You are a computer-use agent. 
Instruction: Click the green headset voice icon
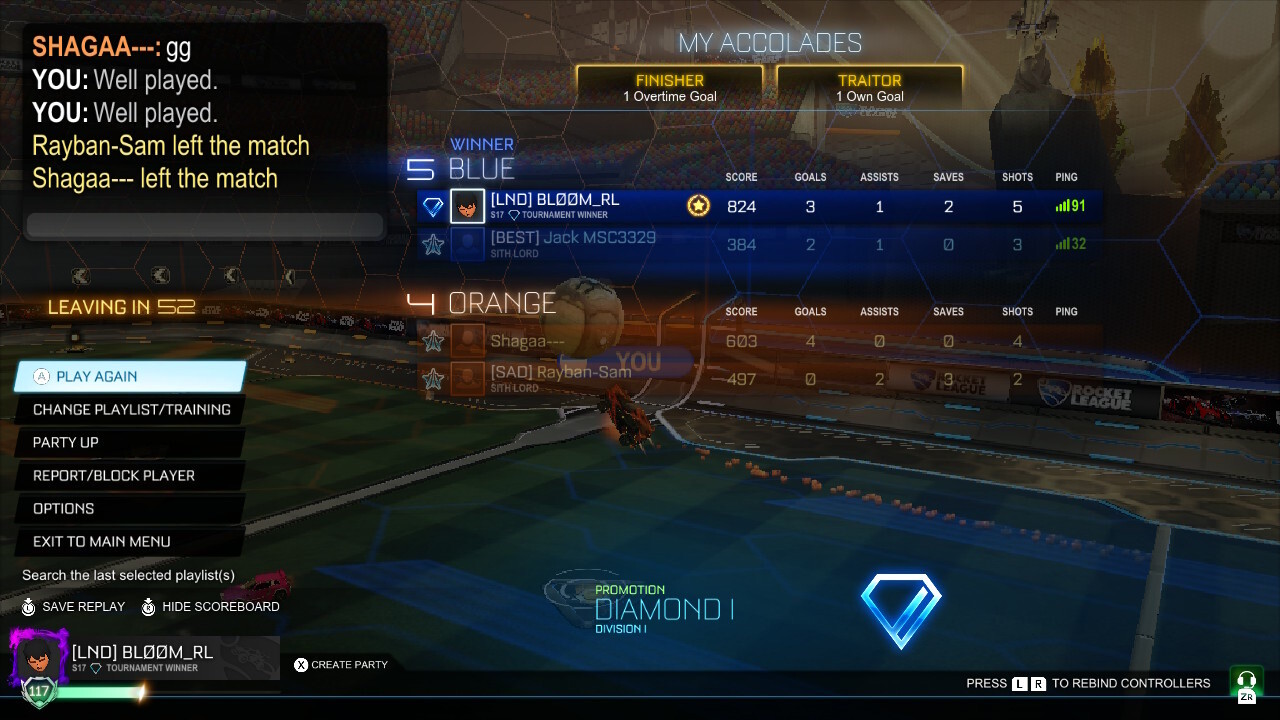1246,682
